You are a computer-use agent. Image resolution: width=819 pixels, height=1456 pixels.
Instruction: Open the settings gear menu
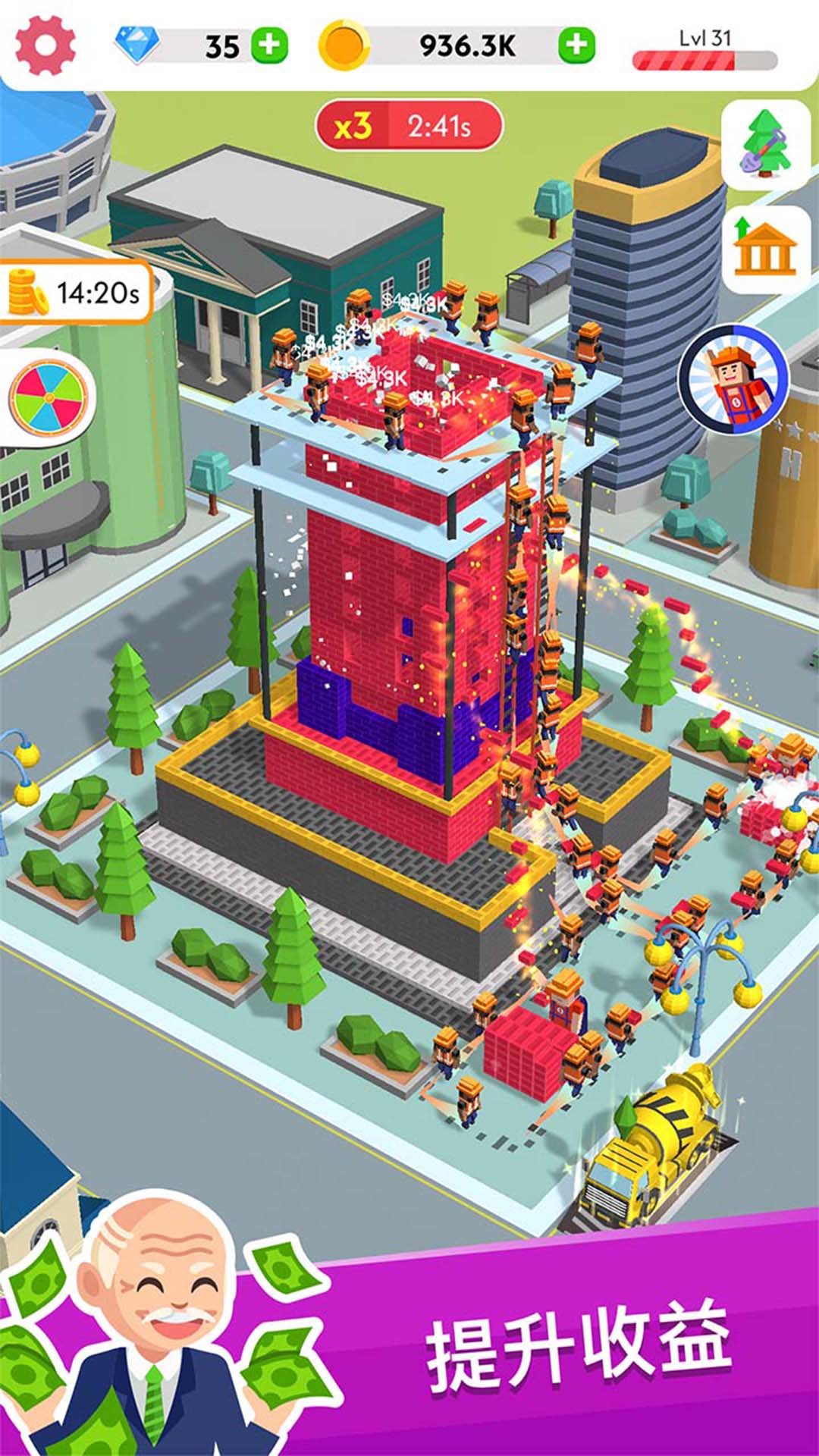(45, 45)
